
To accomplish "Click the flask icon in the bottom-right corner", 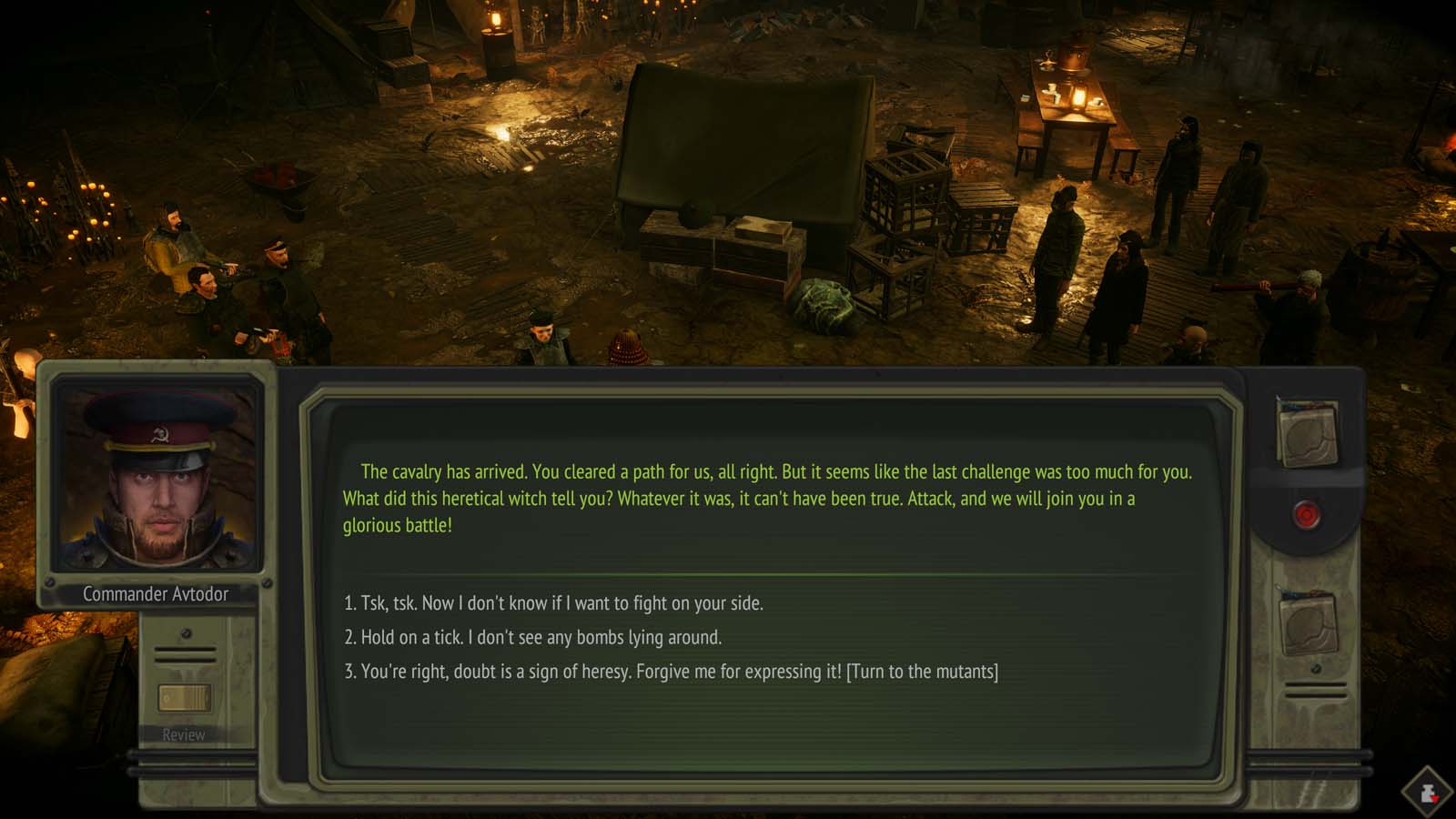I will pyautogui.click(x=1425, y=788).
